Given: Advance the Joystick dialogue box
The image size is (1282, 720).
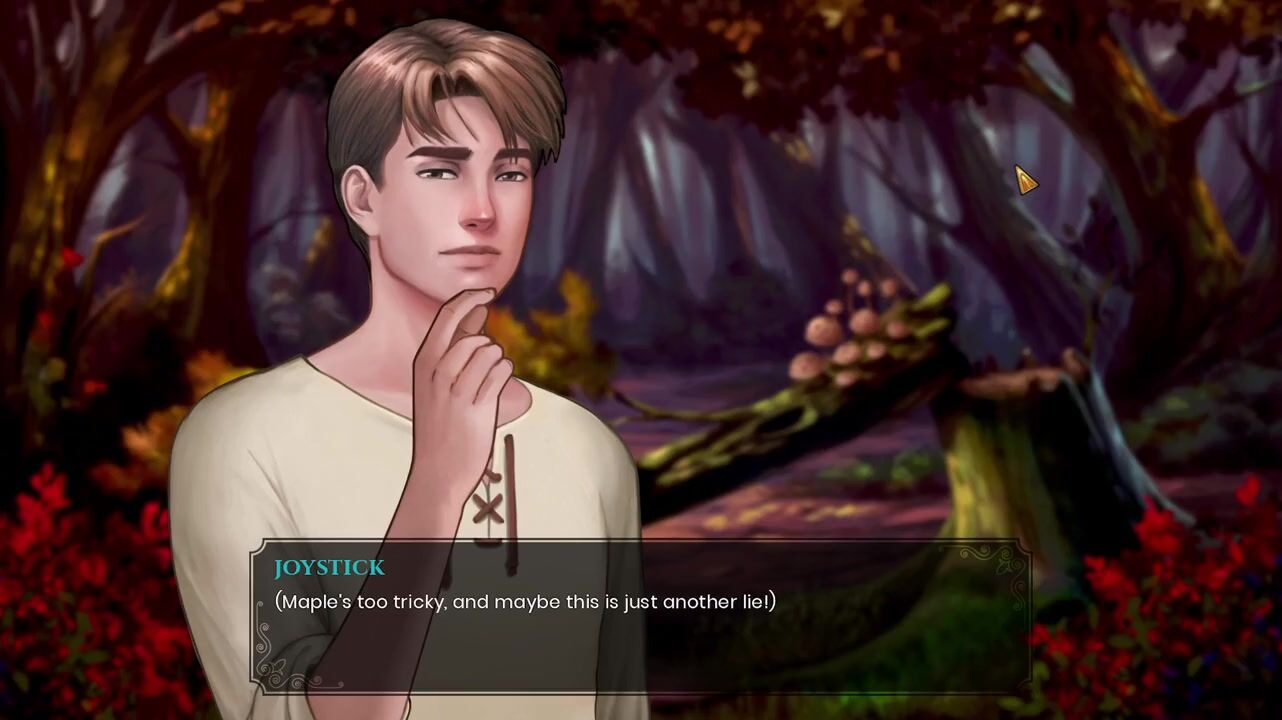Looking at the screenshot, I should tap(640, 615).
